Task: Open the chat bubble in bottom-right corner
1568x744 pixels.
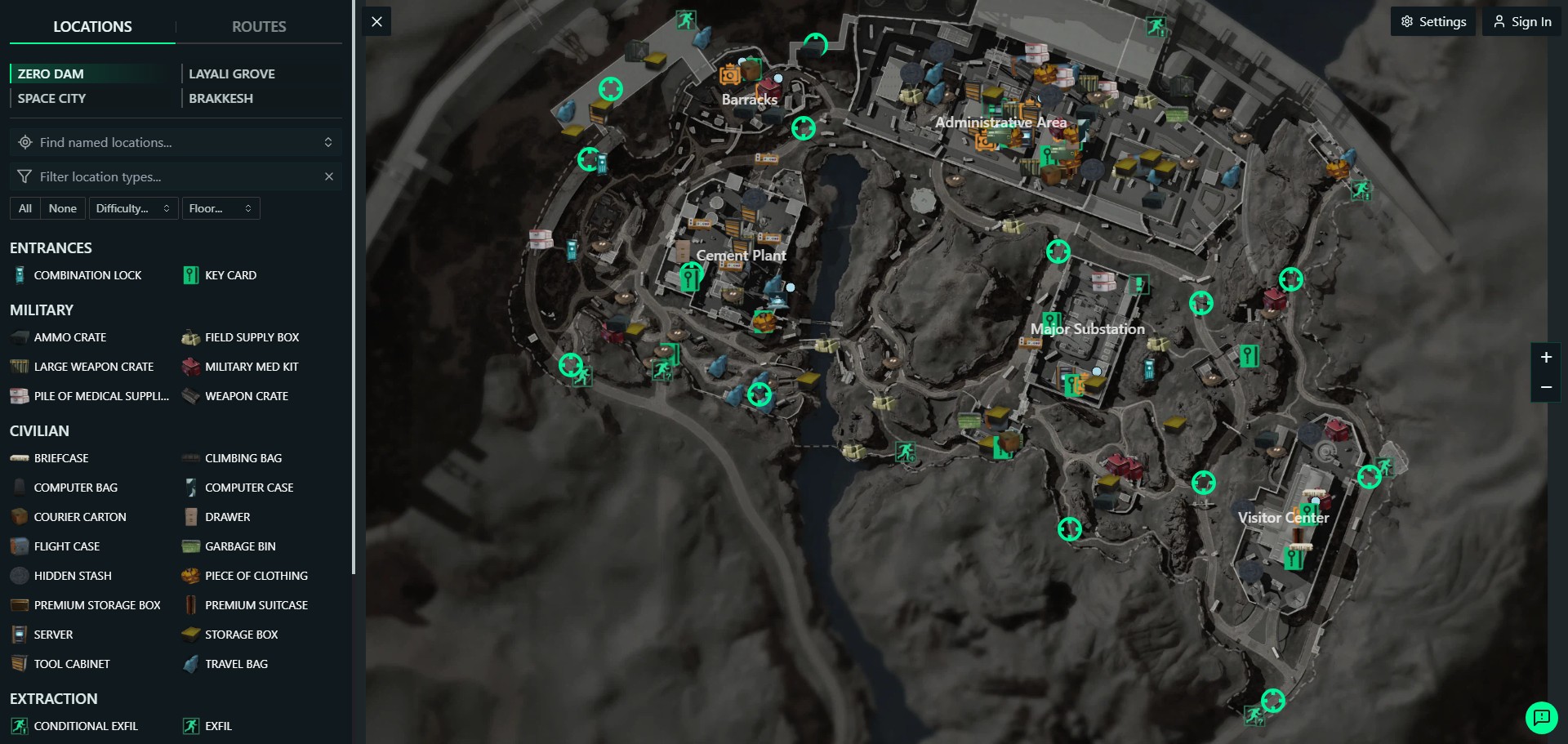Action: pos(1542,718)
